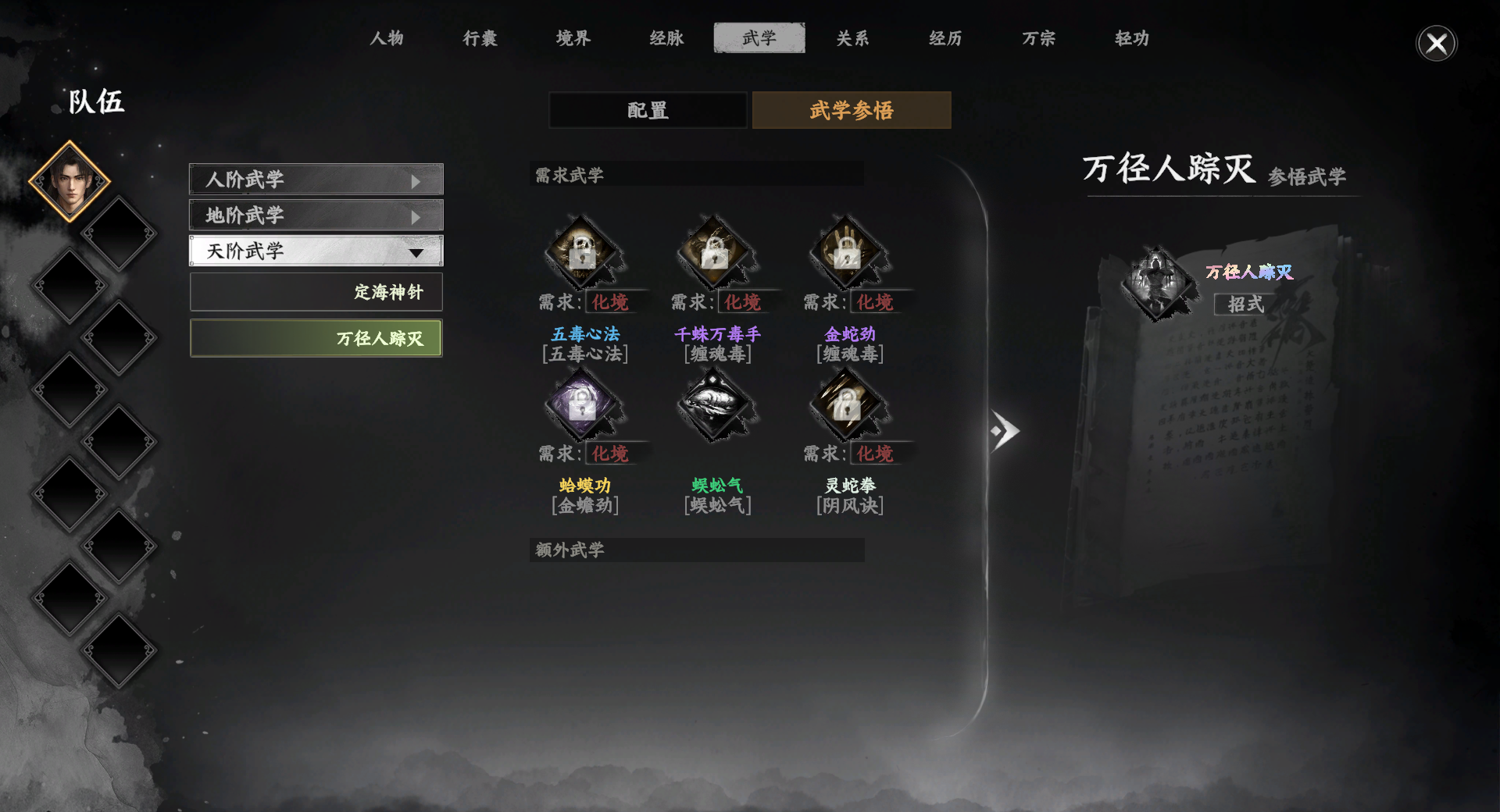The image size is (1500, 812).
Task: Select the 定海神针 skill entry
Action: point(316,291)
